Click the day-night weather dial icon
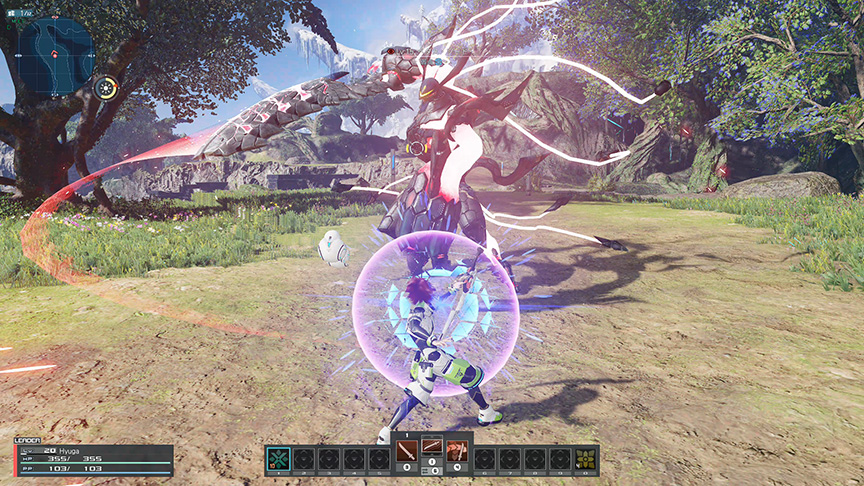This screenshot has width=864, height=486. (105, 87)
